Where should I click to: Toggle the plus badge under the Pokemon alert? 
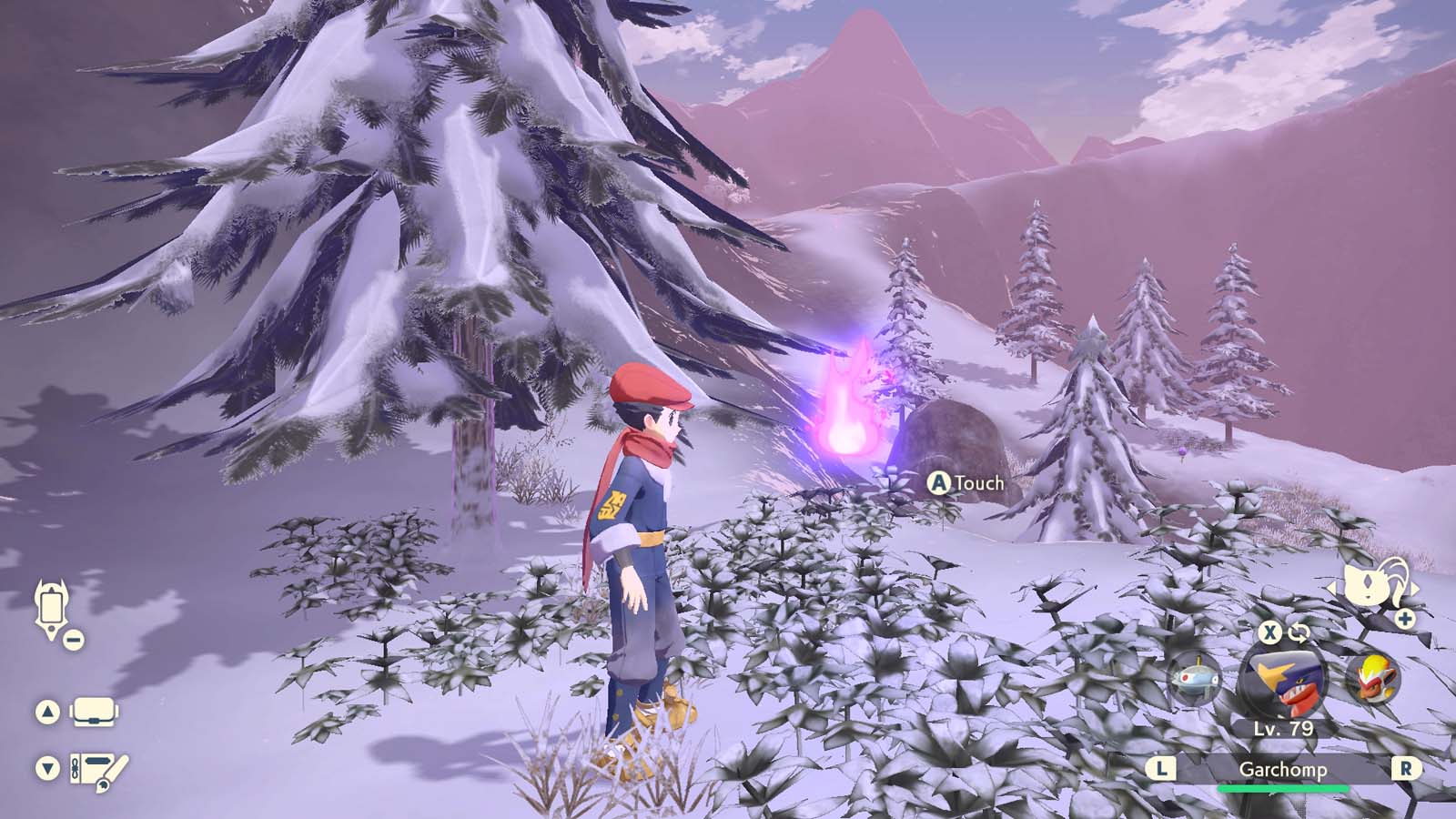pos(1405,620)
